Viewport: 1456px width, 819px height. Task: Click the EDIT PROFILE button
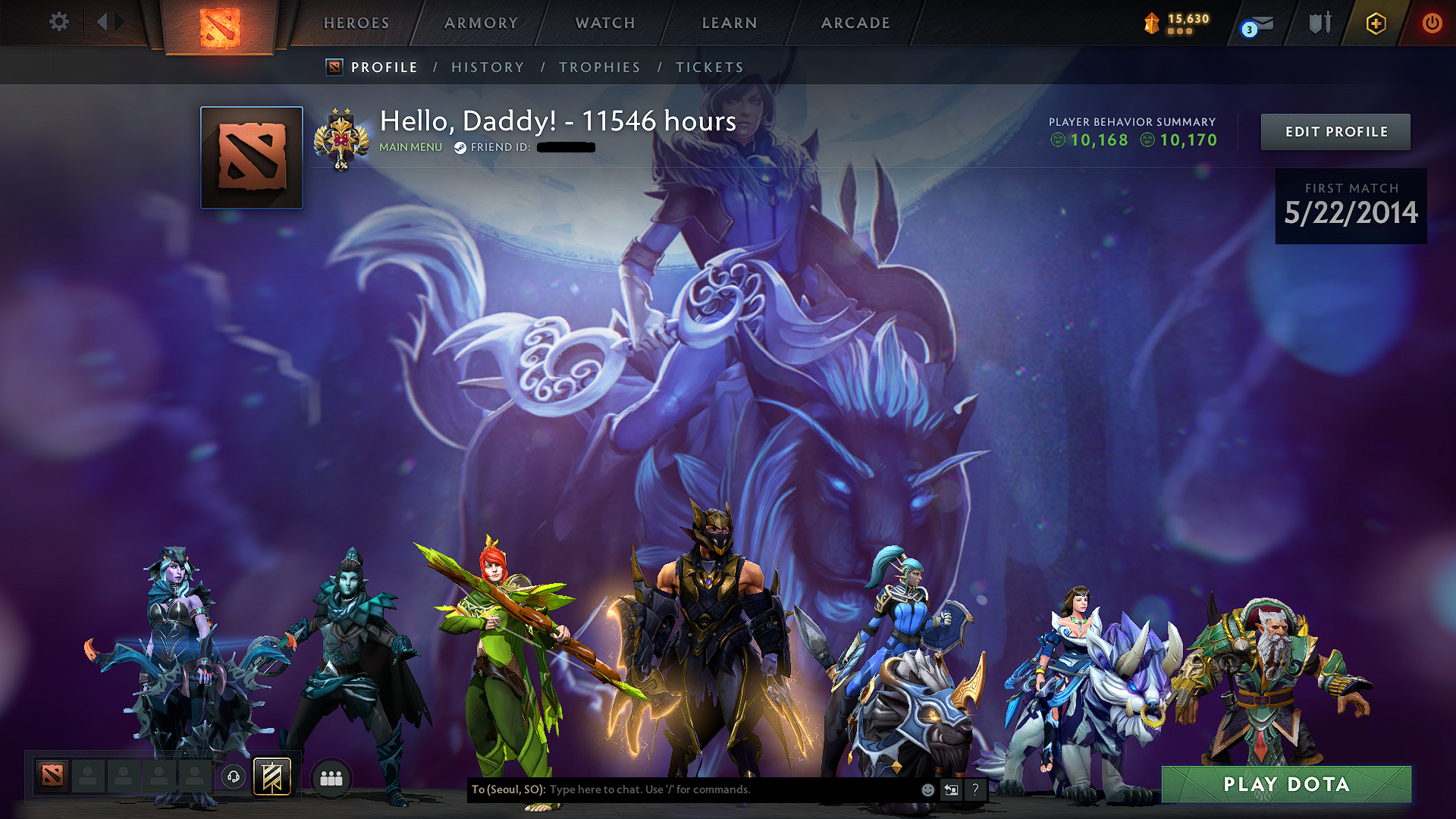click(1335, 131)
